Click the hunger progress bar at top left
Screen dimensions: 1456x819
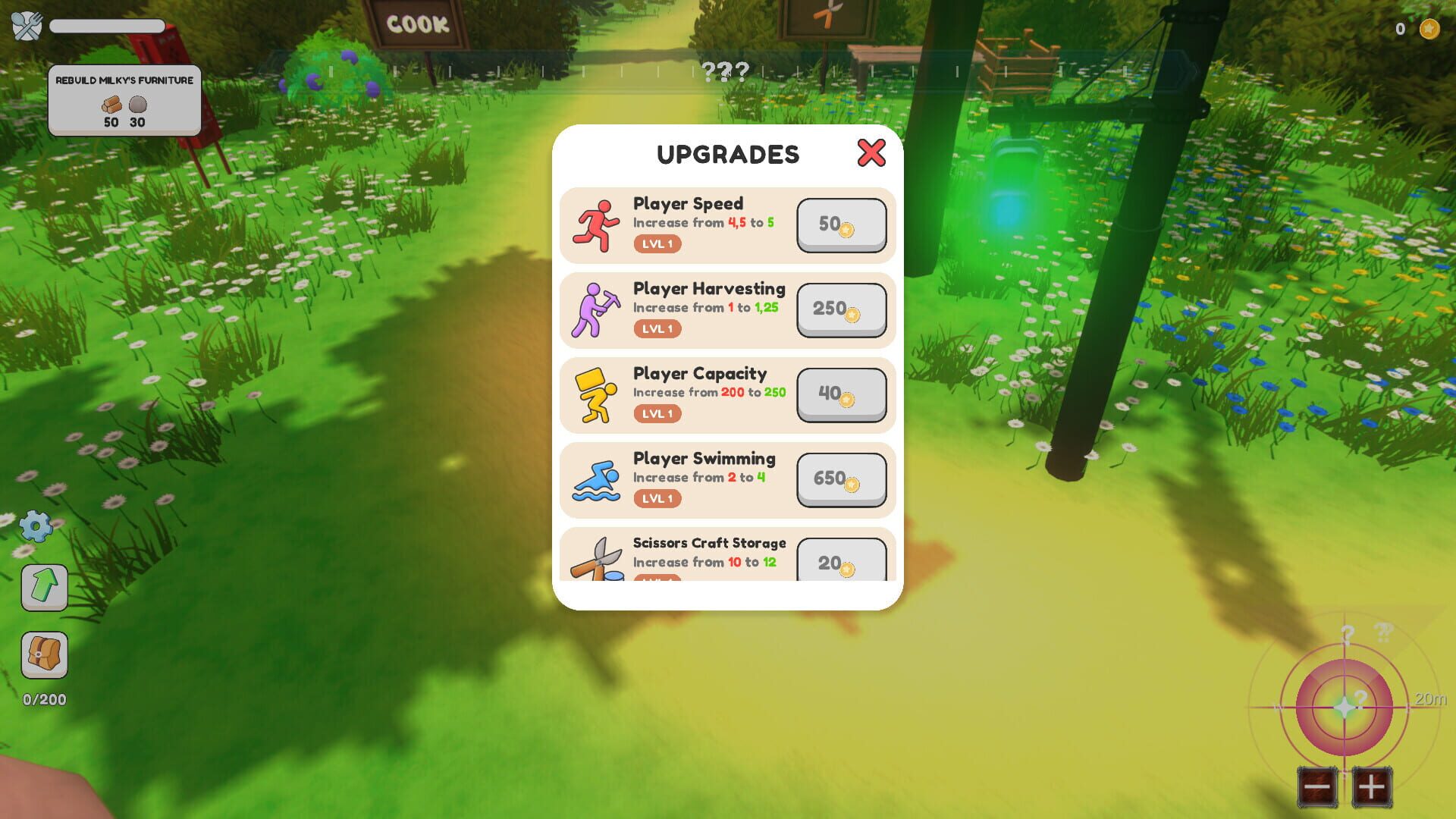tap(106, 26)
